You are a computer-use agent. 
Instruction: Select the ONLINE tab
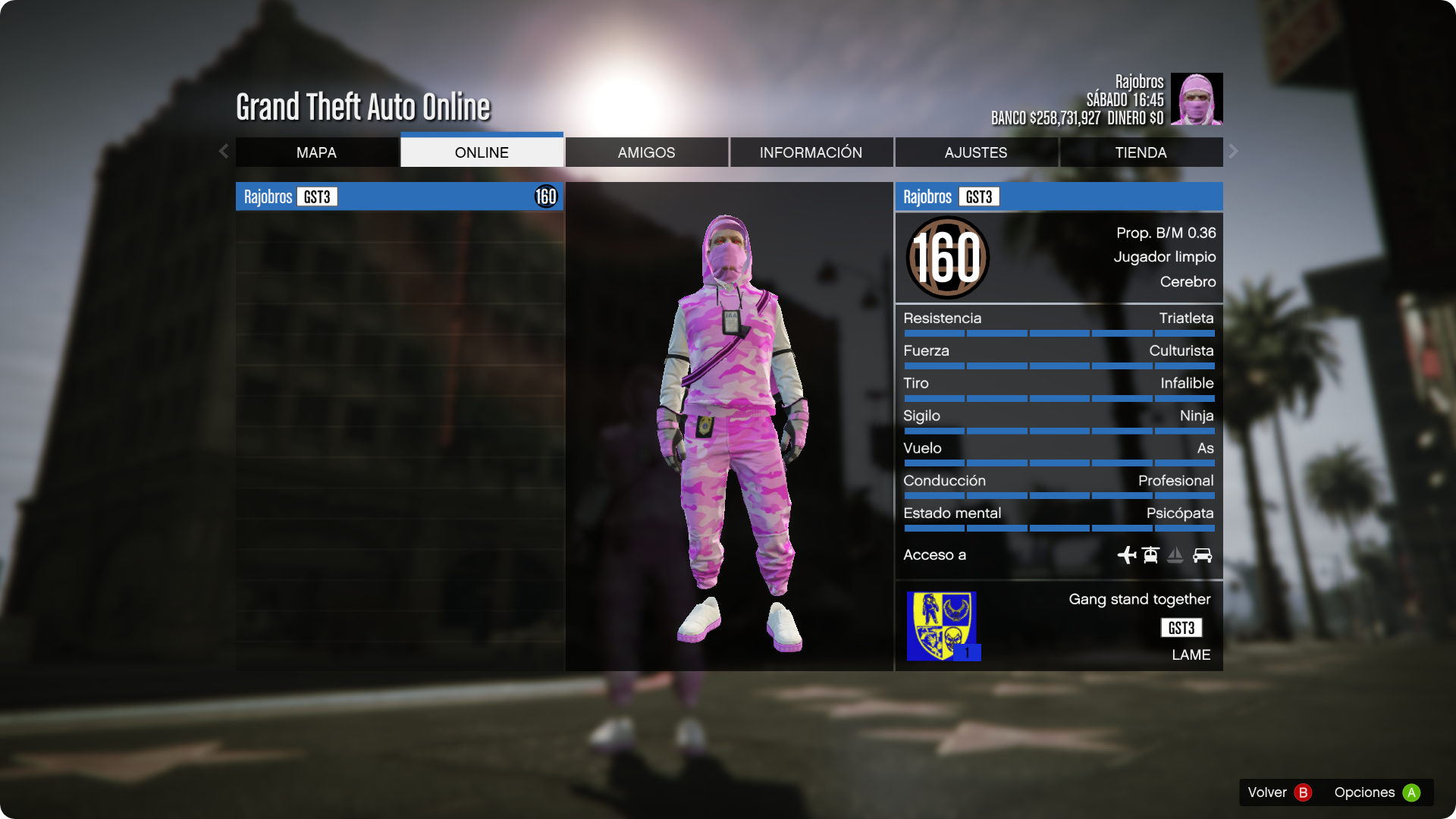482,152
